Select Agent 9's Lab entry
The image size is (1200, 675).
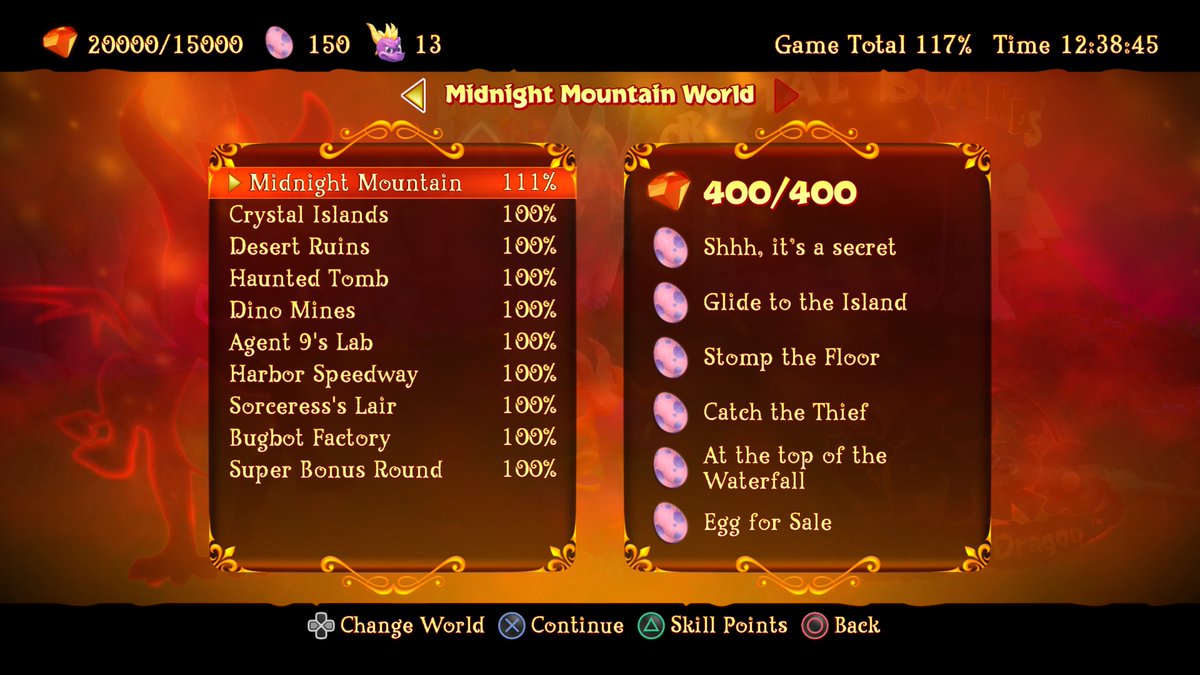pyautogui.click(x=392, y=343)
